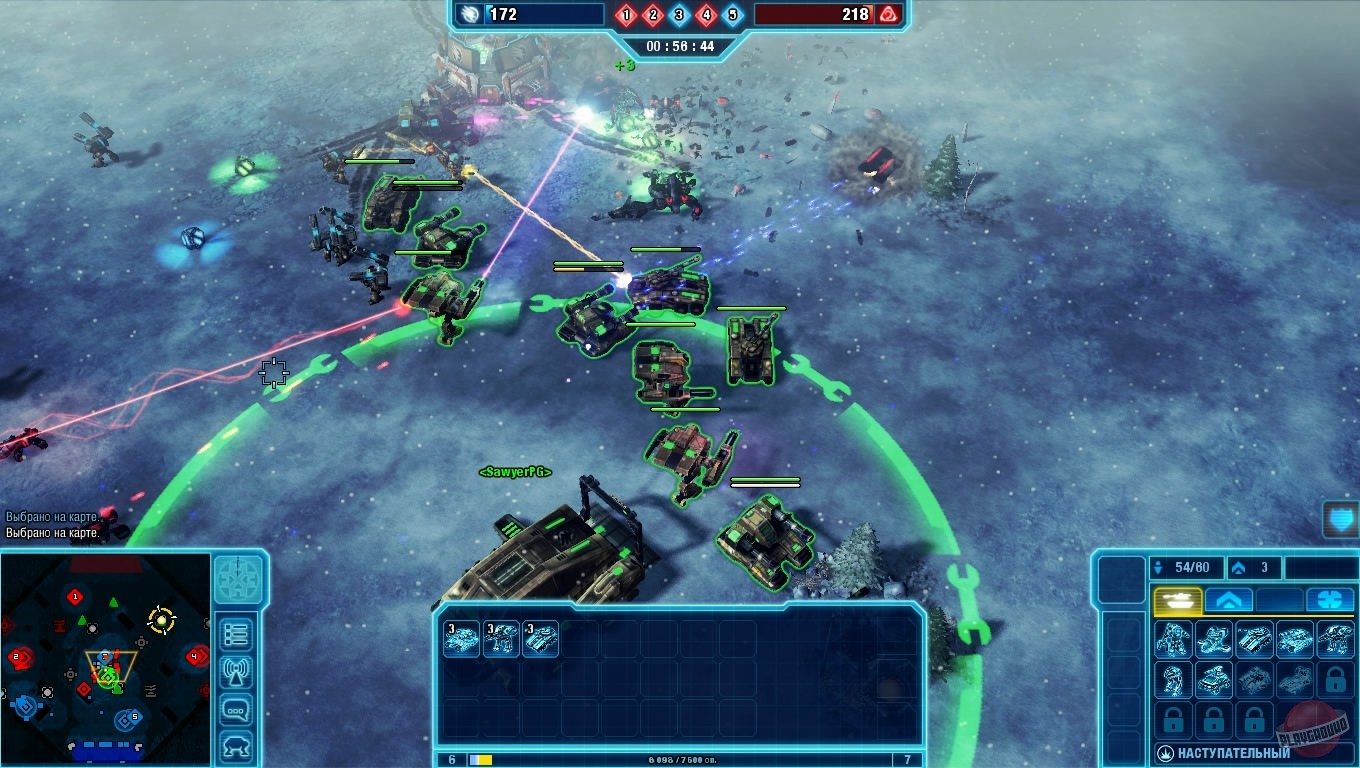The image size is (1360, 768).
Task: Build the last walker in the top row
Action: pyautogui.click(x=1335, y=639)
